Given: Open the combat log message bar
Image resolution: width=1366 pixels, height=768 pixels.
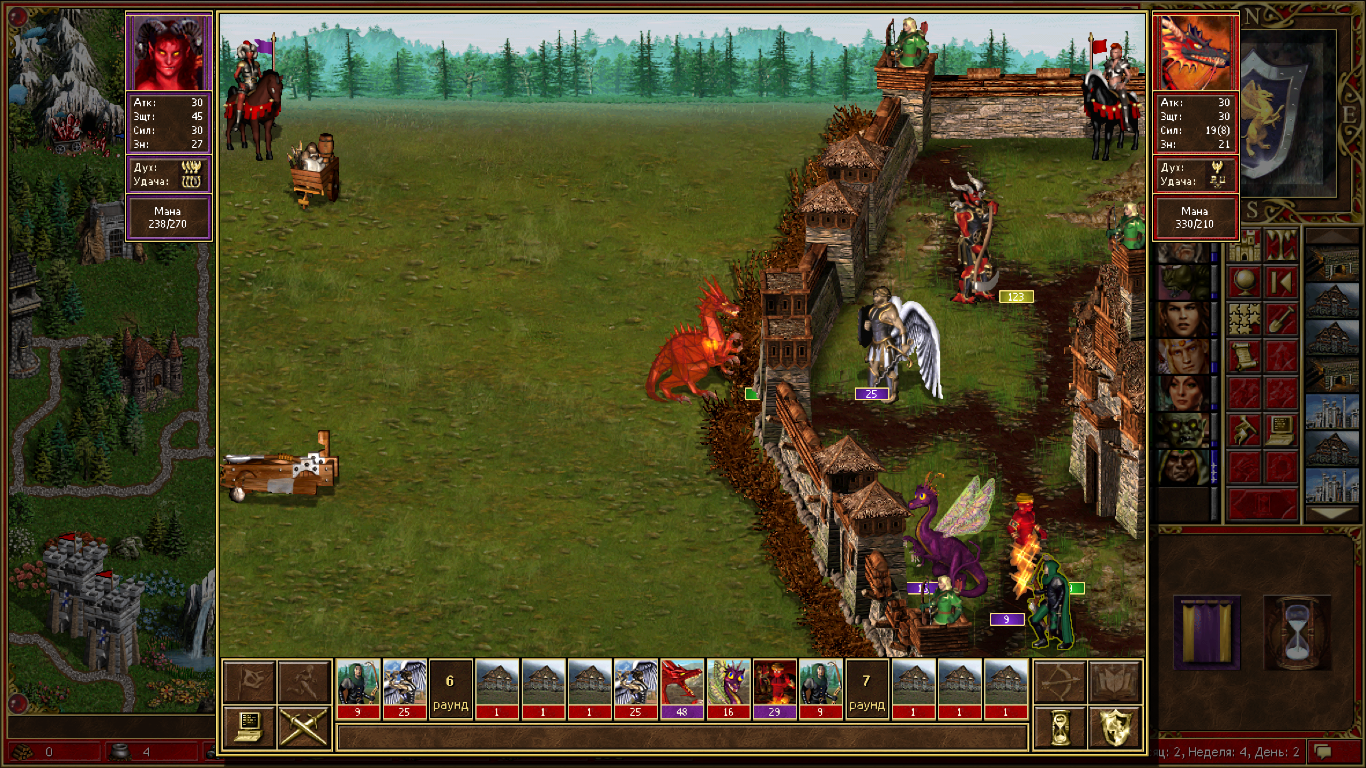Looking at the screenshot, I should pyautogui.click(x=682, y=738).
